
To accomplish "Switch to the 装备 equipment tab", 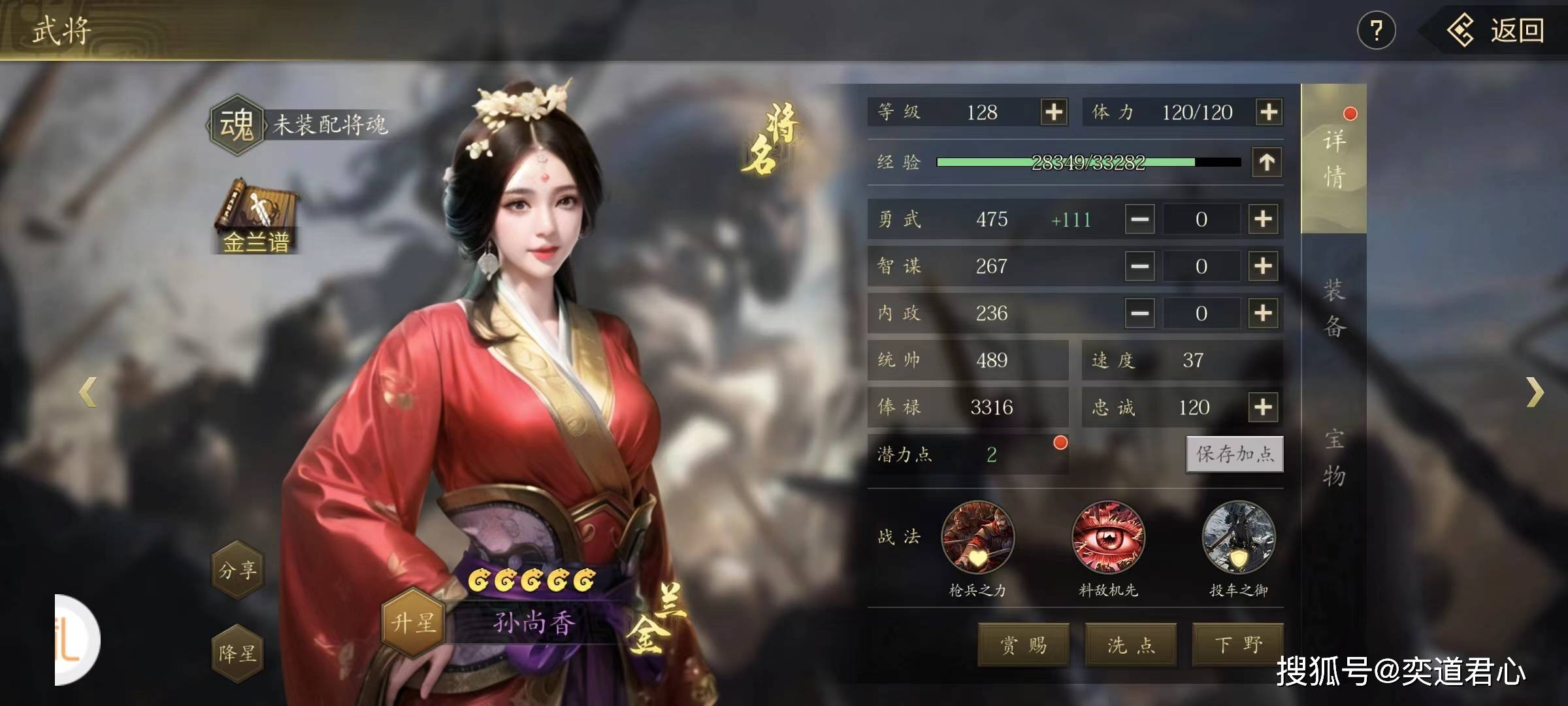I will click(1333, 308).
